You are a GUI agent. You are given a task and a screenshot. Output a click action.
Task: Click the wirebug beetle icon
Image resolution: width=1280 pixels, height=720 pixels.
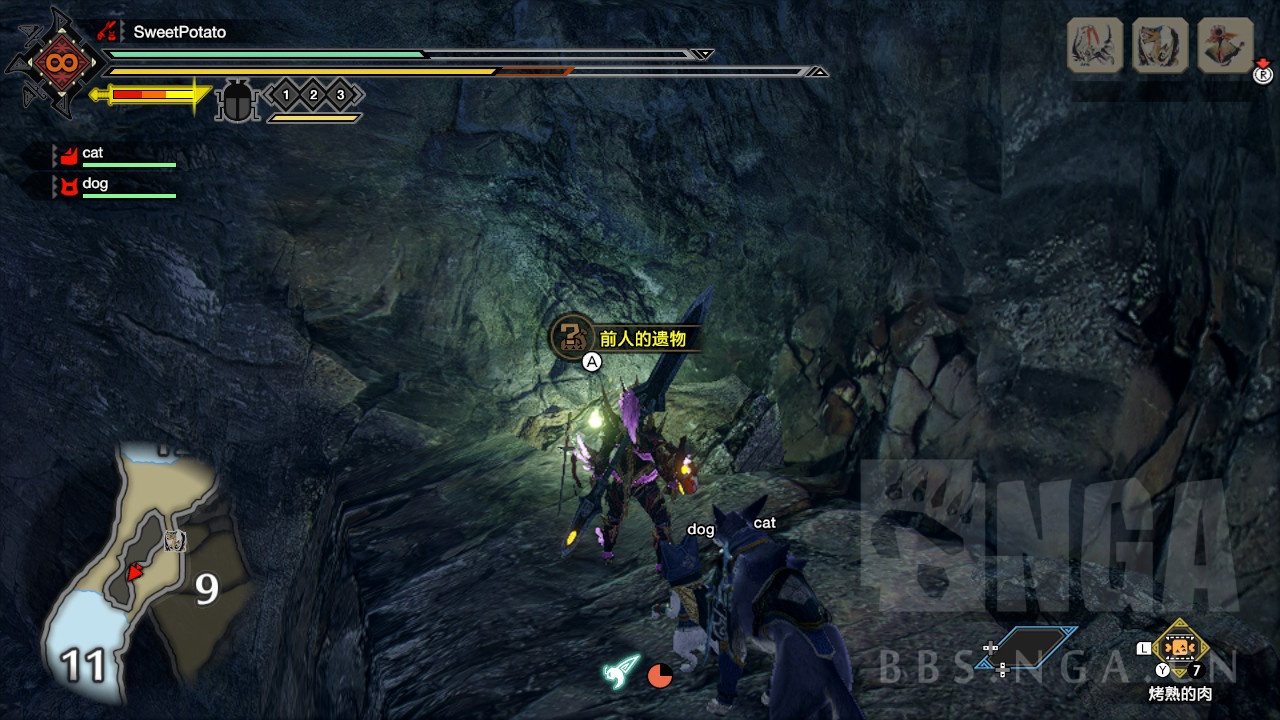(237, 101)
